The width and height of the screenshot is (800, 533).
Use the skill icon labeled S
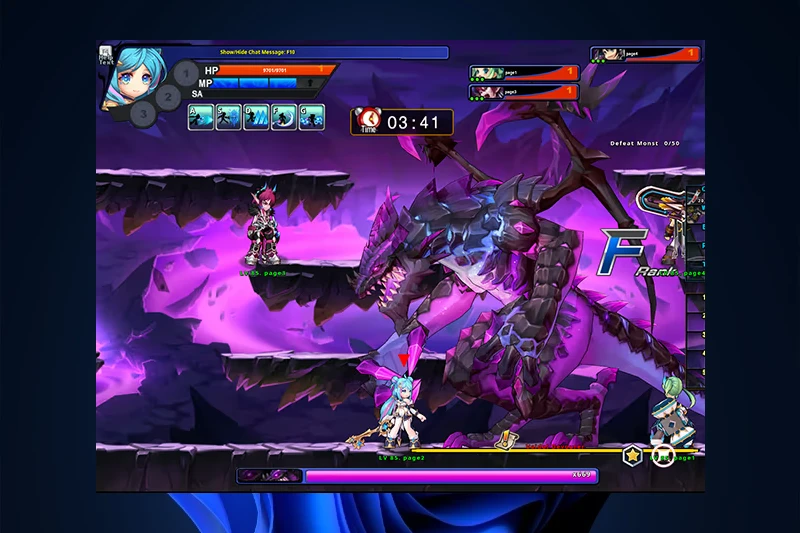pos(229,117)
